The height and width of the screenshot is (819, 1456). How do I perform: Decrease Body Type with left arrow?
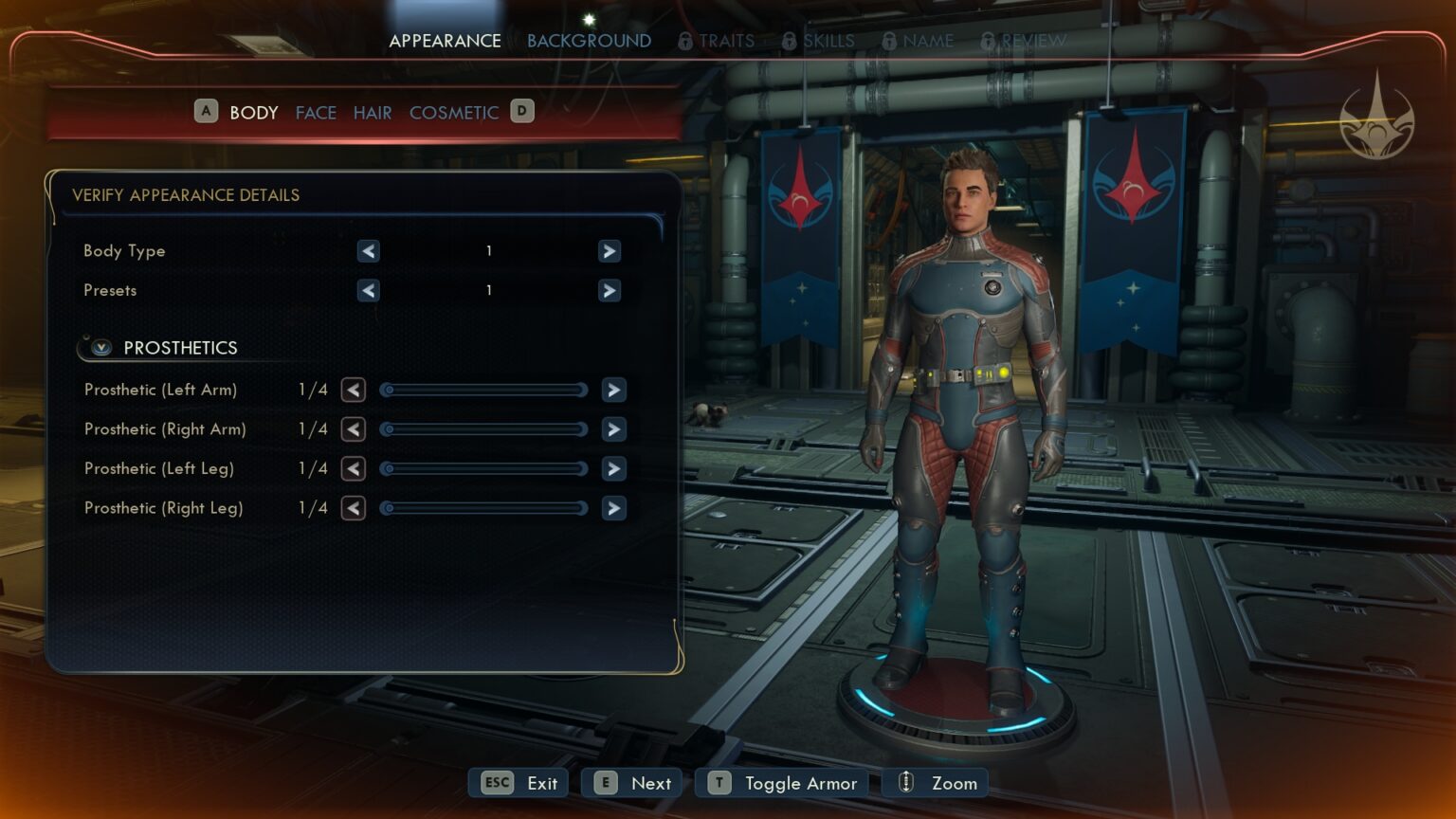pos(369,251)
